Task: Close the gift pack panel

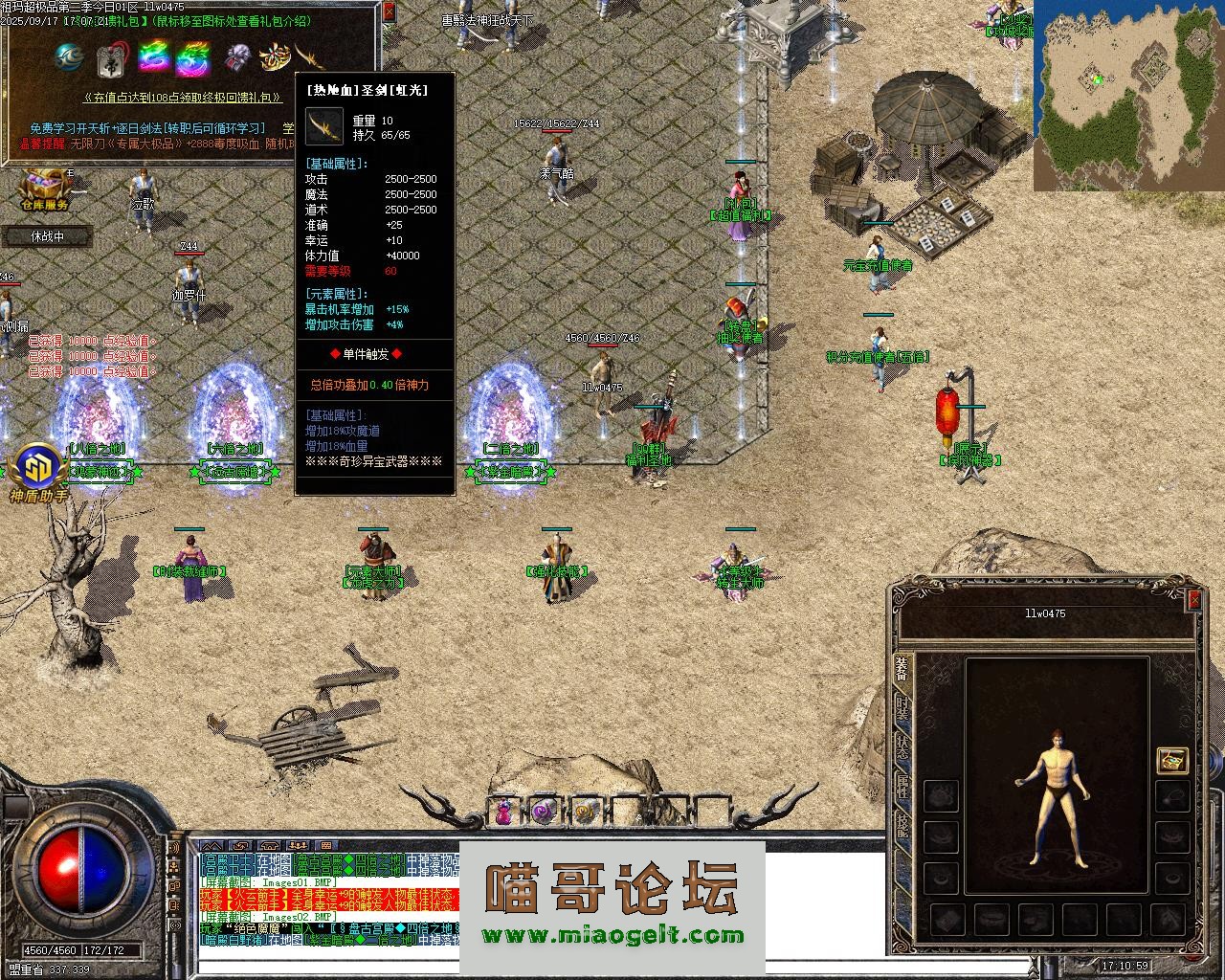Action: point(388,12)
